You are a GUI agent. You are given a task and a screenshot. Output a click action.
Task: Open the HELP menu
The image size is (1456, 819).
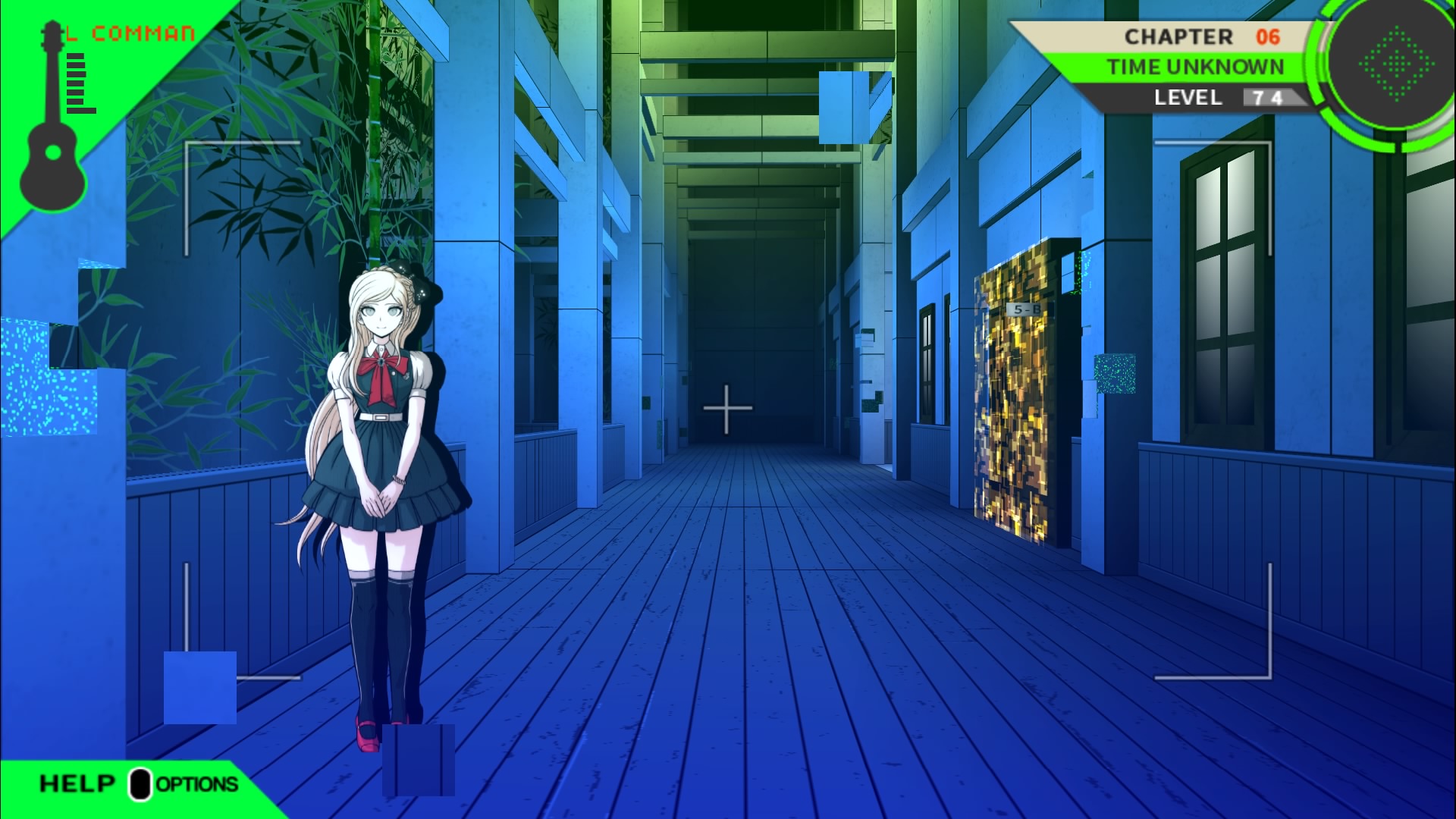click(77, 783)
